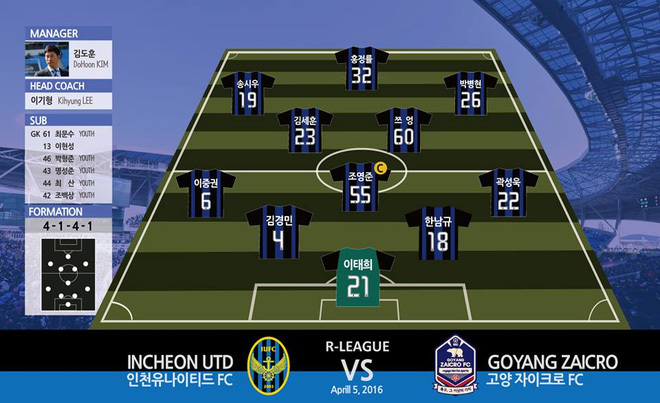660x403 pixels.
Task: Select the green number 21 goalkeeper jersey
Action: coord(358,280)
